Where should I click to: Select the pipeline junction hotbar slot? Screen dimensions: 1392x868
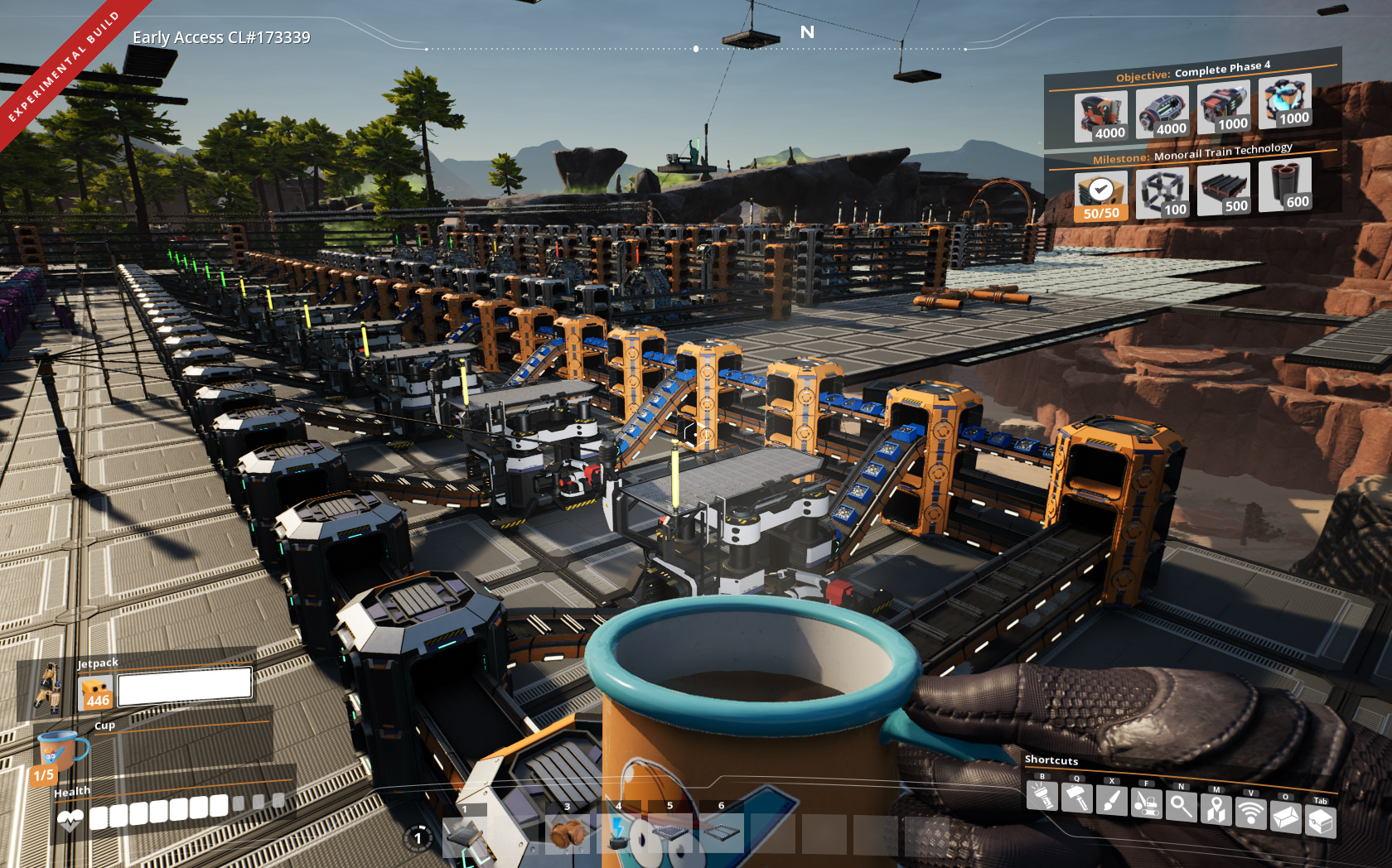pos(568,833)
